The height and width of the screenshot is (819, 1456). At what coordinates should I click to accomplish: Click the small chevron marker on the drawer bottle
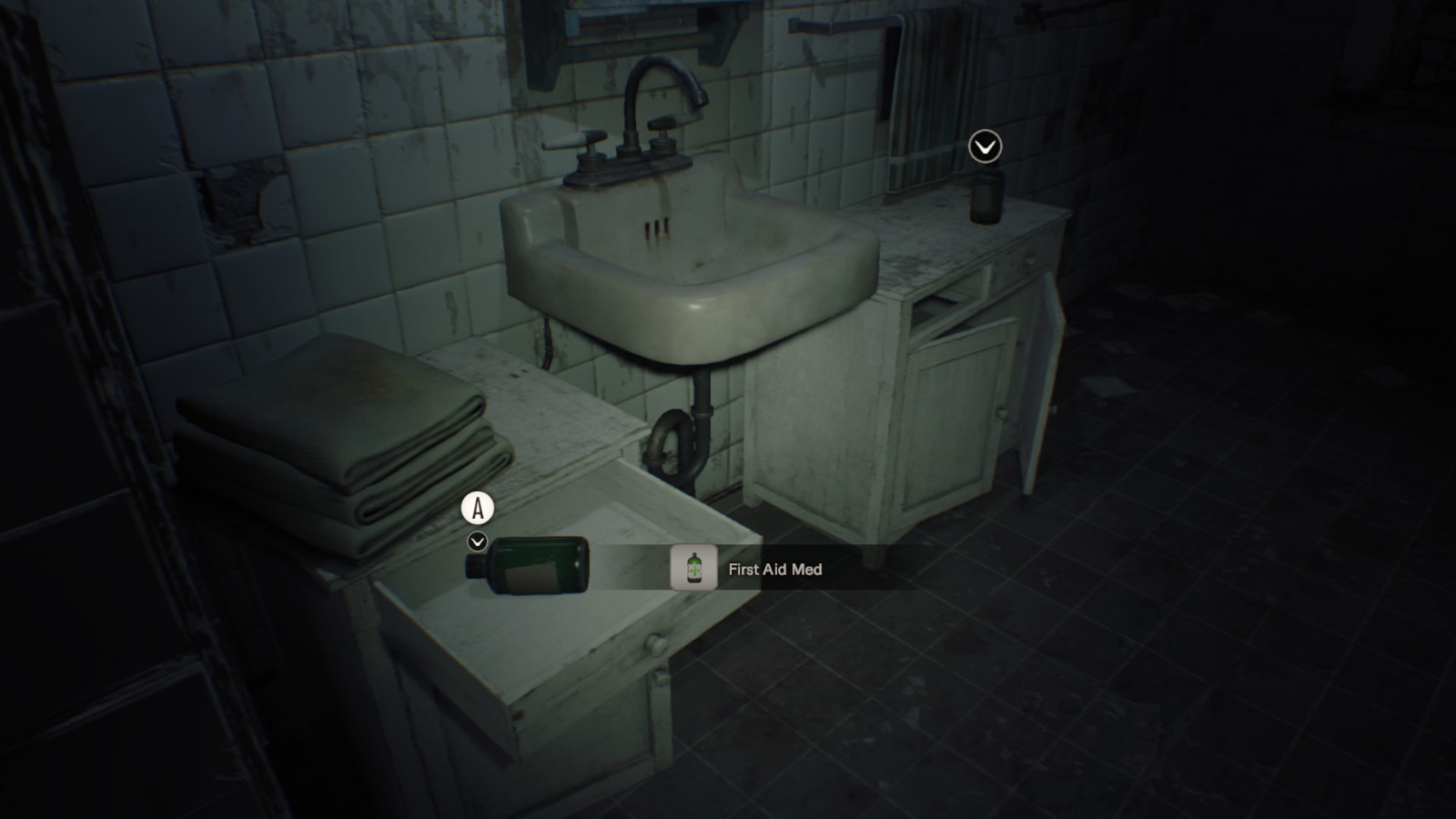click(x=477, y=542)
